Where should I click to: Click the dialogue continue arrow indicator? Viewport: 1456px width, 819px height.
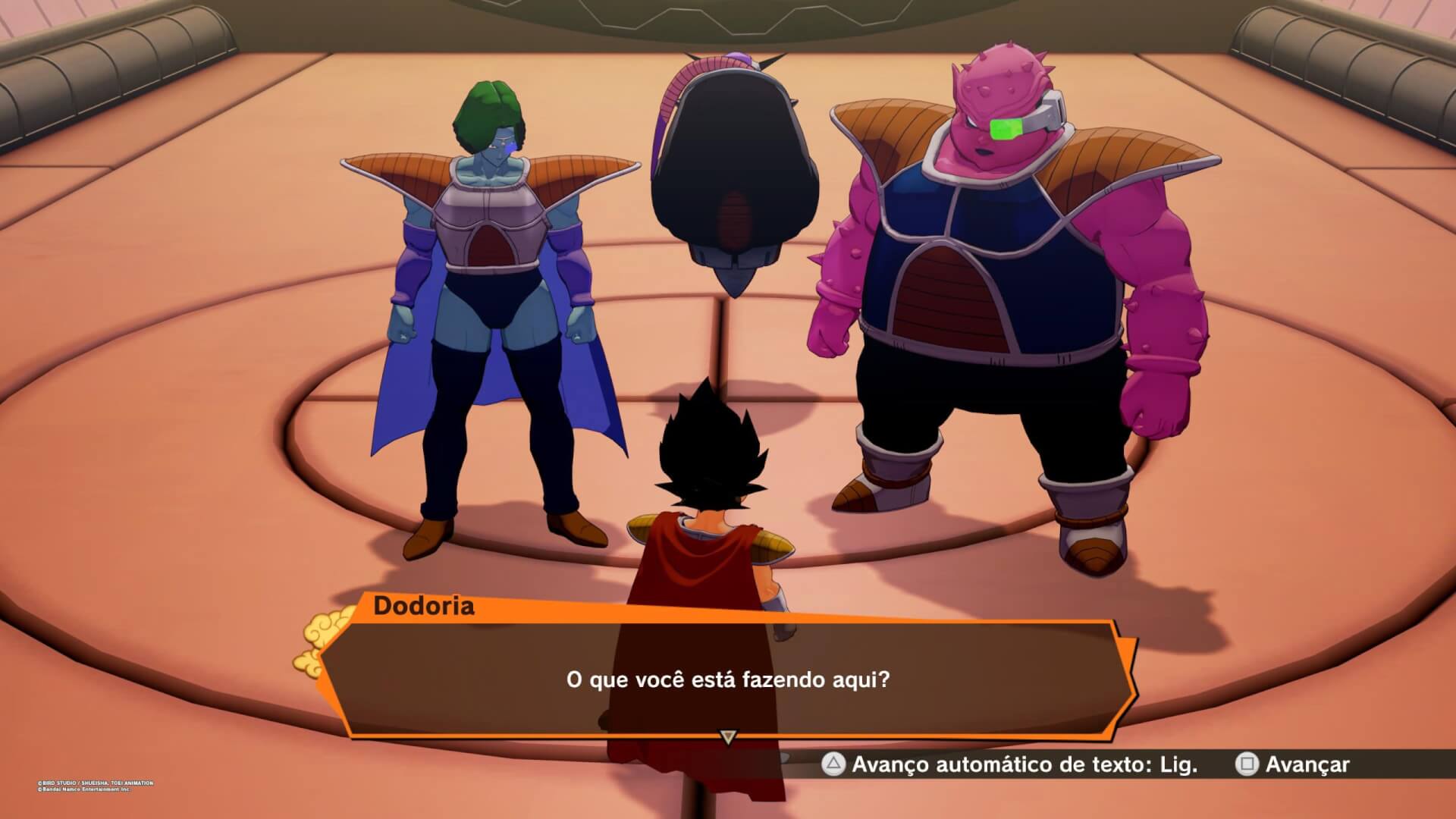point(728,736)
